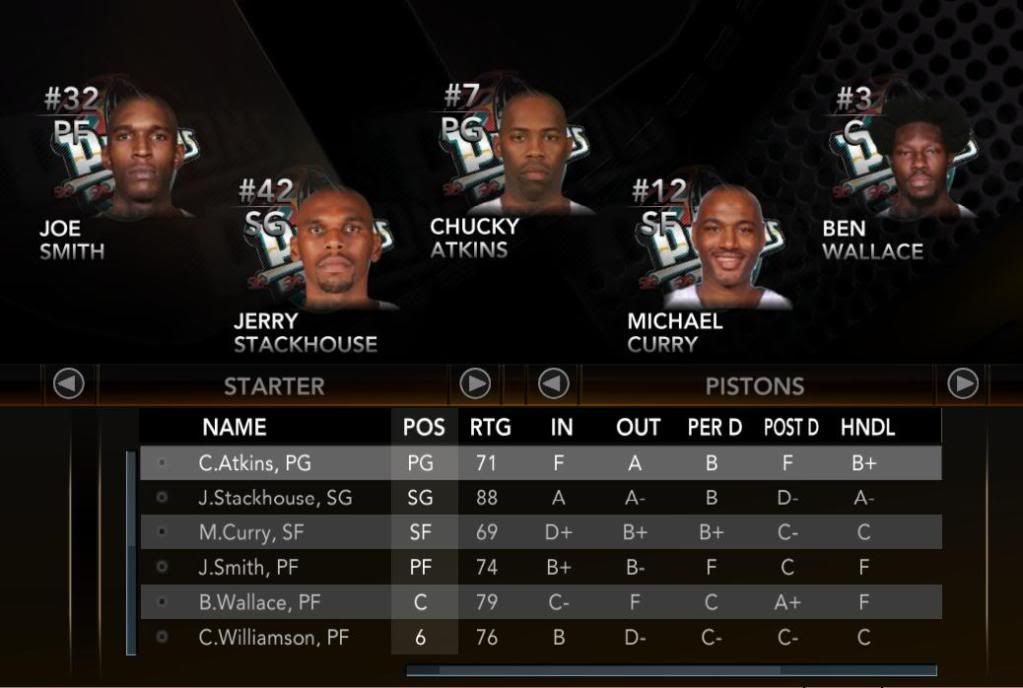Click the right arrow beside STARTER
Image resolution: width=1023 pixels, height=688 pixels.
click(475, 384)
